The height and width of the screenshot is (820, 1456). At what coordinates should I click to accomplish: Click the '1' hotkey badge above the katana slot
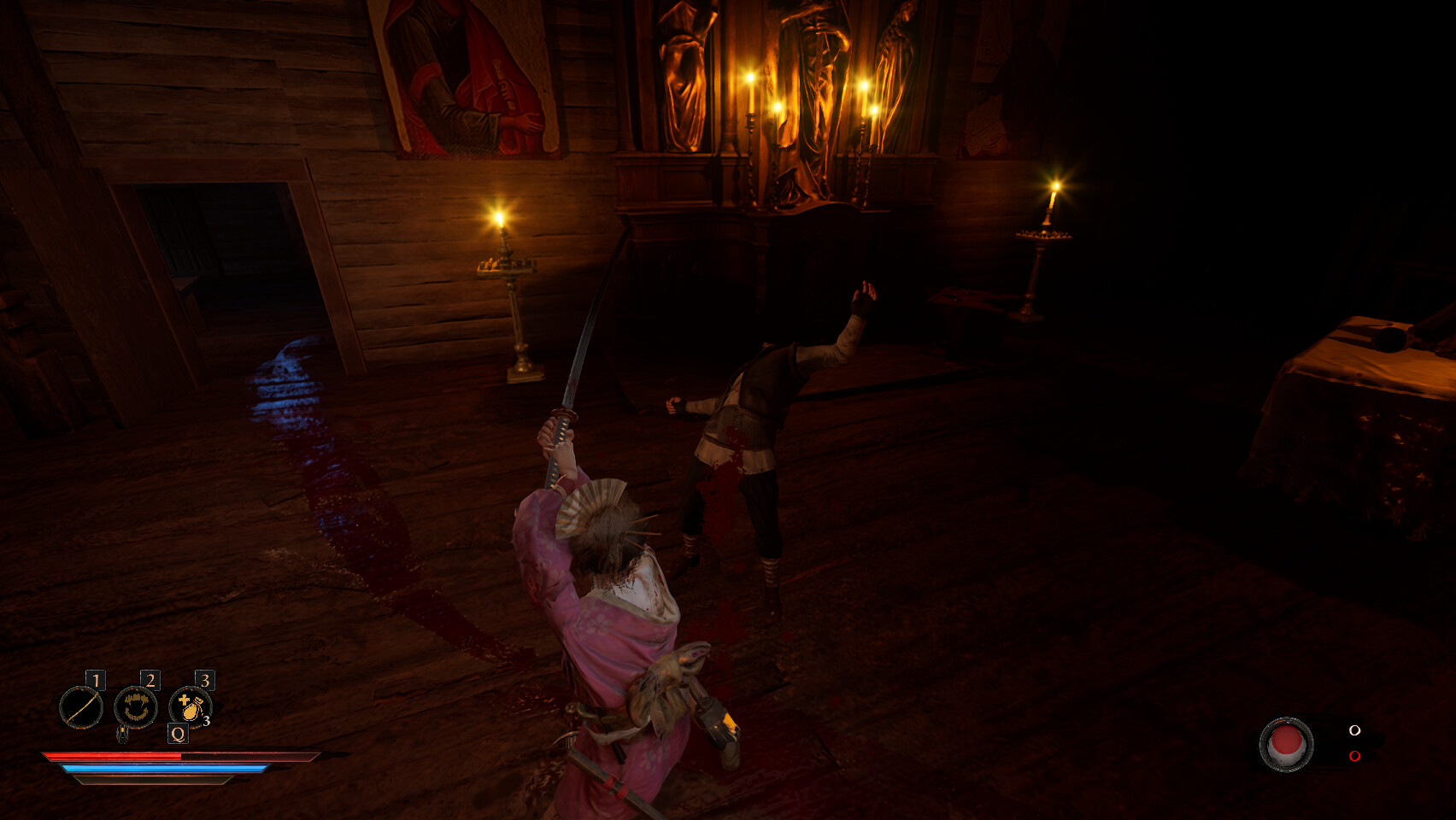click(x=96, y=679)
